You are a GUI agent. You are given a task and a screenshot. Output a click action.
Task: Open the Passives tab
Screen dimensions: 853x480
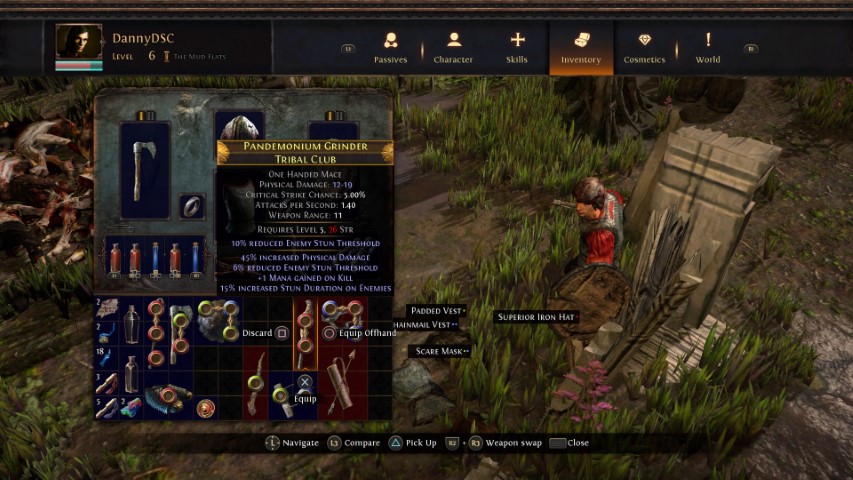[x=390, y=47]
